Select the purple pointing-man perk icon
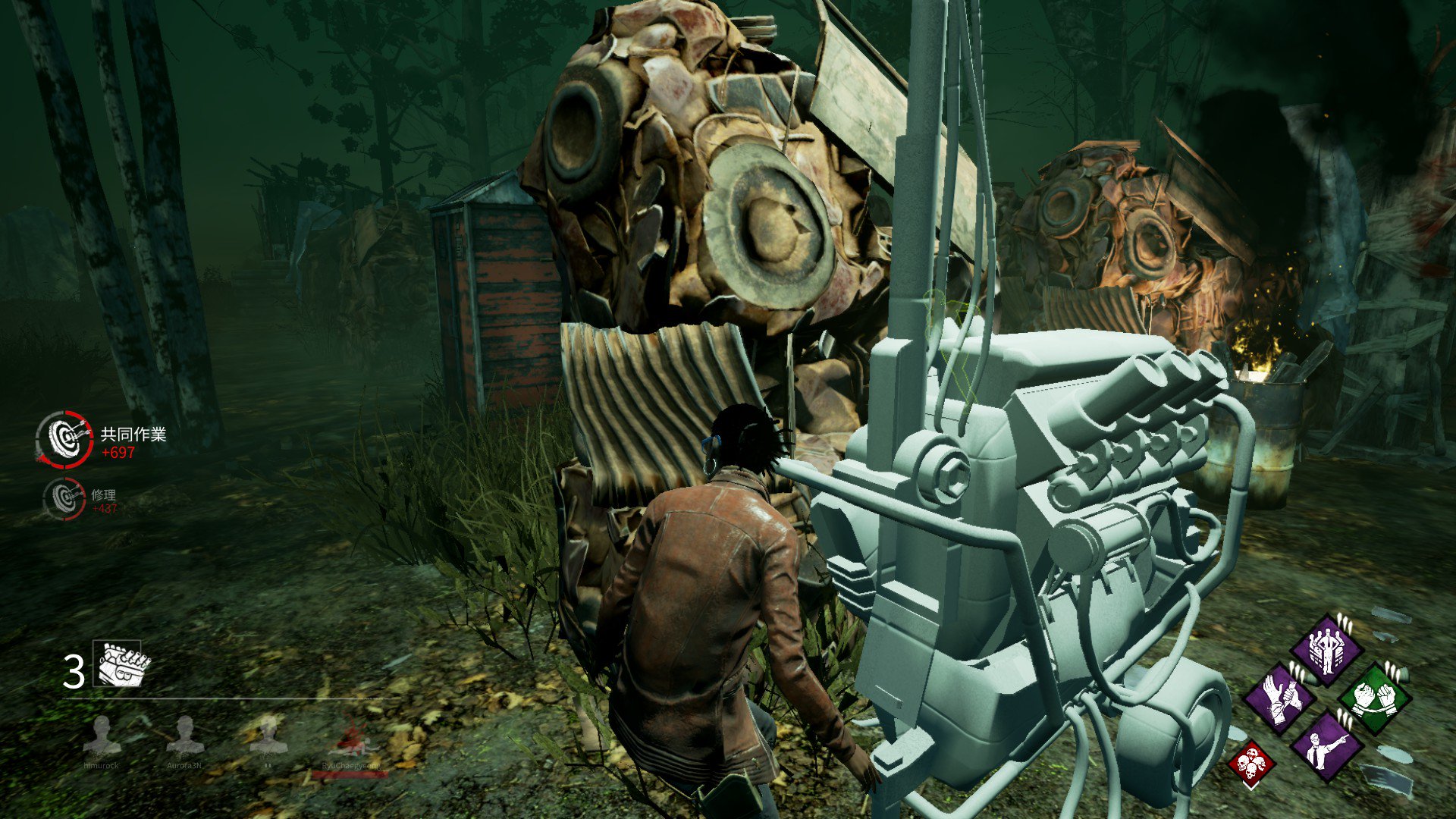 pyautogui.click(x=1327, y=750)
